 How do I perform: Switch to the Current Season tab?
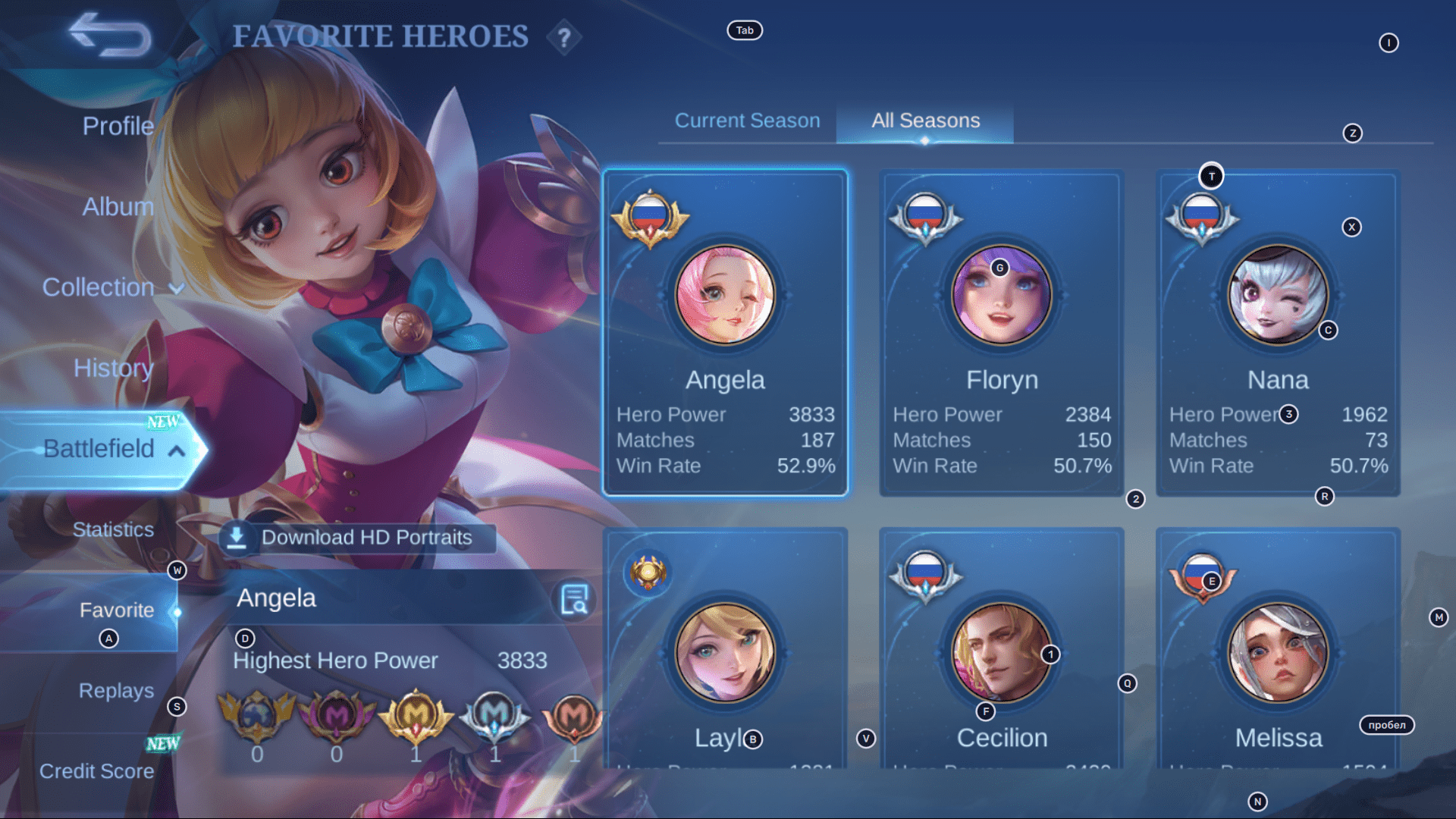[747, 121]
